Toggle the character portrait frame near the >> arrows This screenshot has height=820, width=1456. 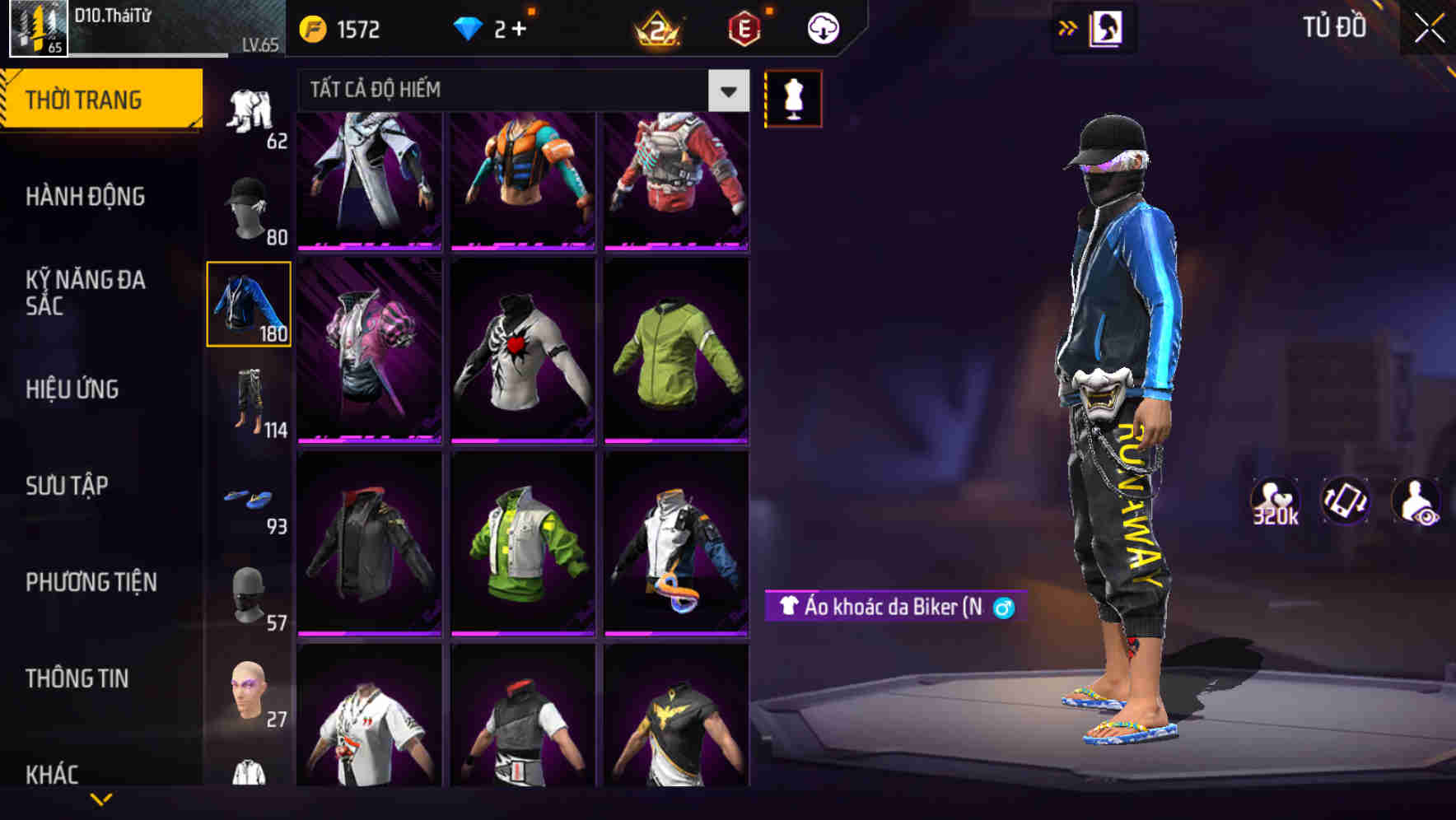coord(1107,27)
